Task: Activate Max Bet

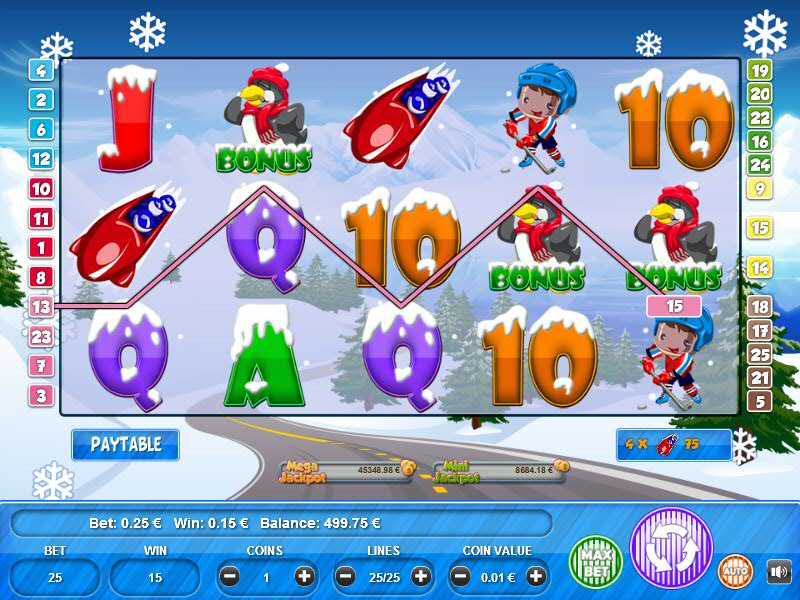Action: 595,562
